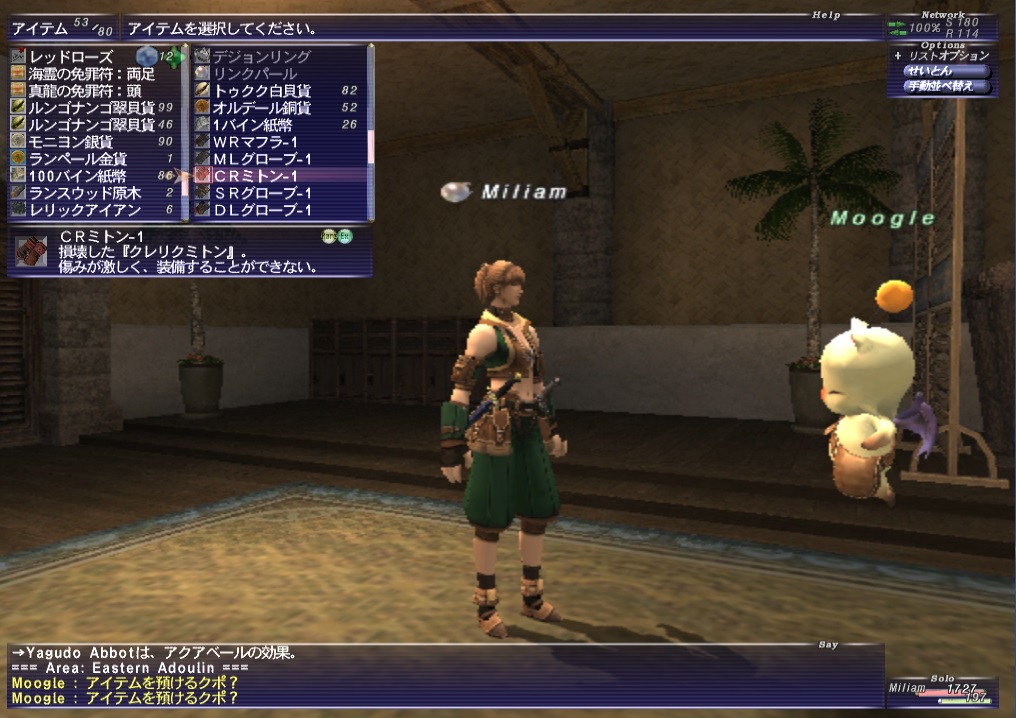Image resolution: width=1016 pixels, height=718 pixels.
Task: Activate the 手動並べ替え manual sort button
Action: pyautogui.click(x=939, y=87)
